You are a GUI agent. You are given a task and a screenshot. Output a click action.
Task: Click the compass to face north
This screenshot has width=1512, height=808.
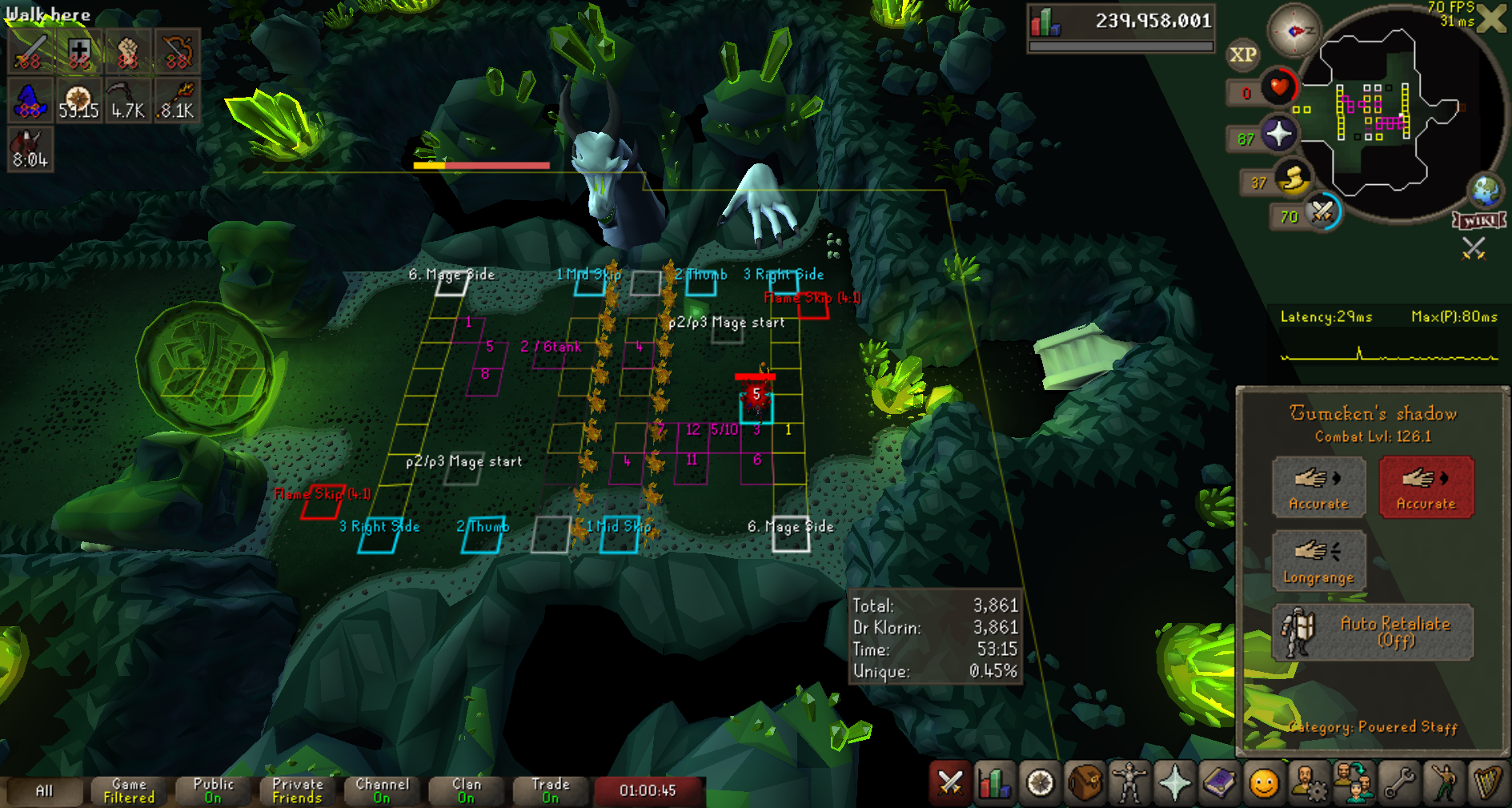[1293, 30]
